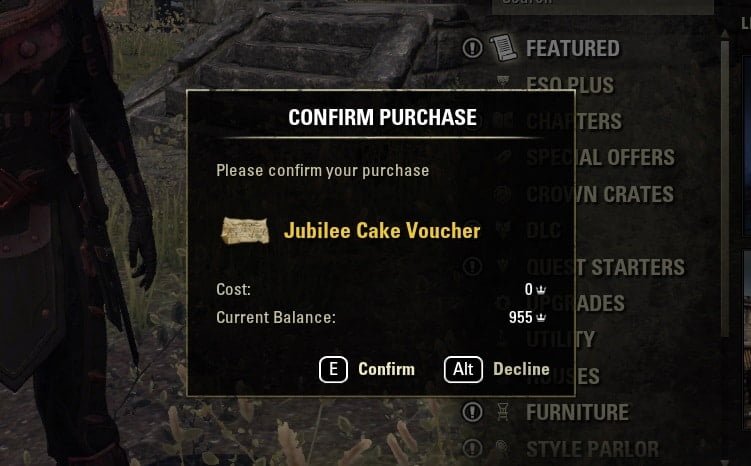751x466 pixels.
Task: Click the Jubilee Cake Voucher item icon
Action: pos(246,231)
